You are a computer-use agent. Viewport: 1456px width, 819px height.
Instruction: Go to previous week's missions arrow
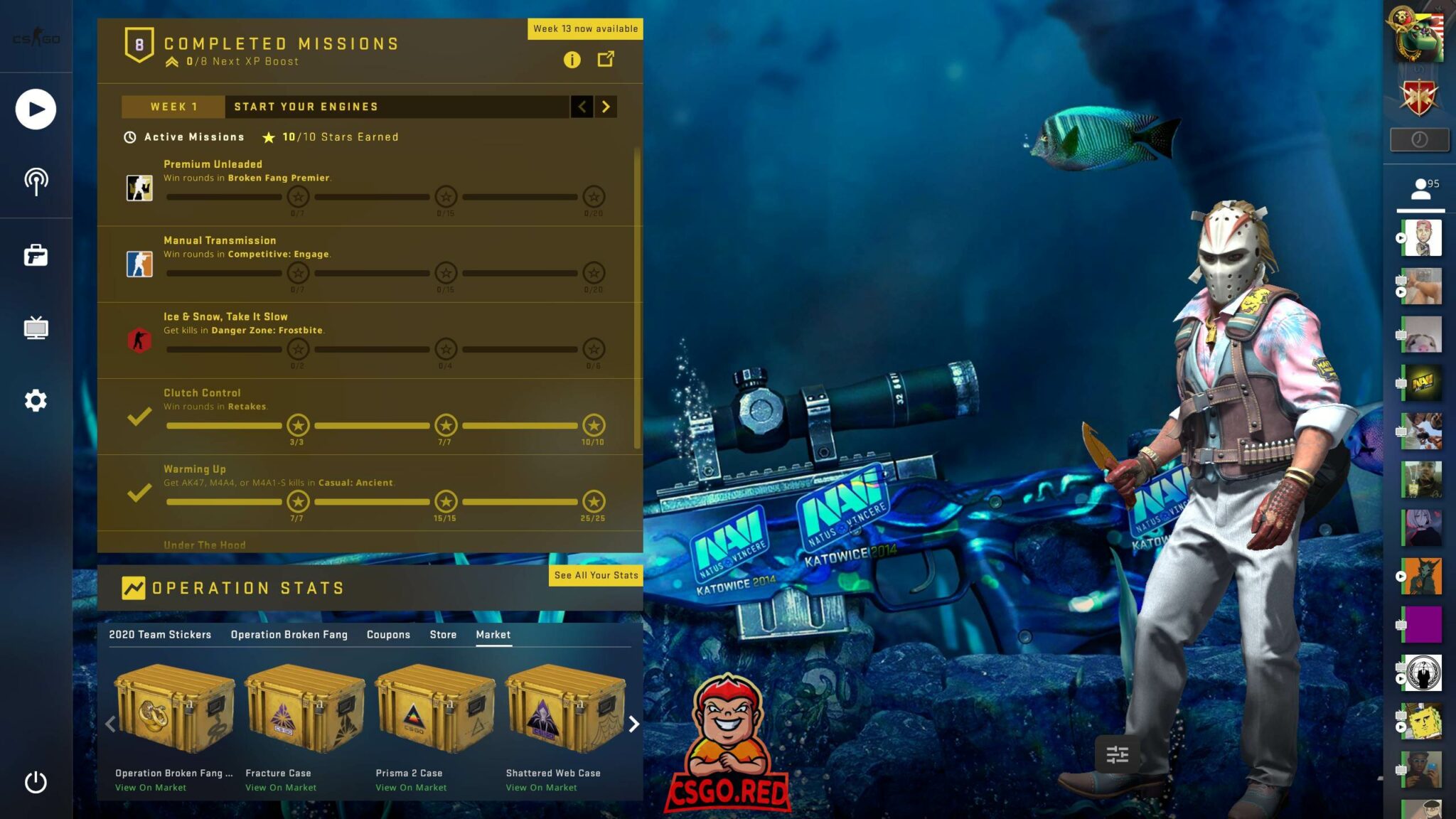click(x=582, y=107)
